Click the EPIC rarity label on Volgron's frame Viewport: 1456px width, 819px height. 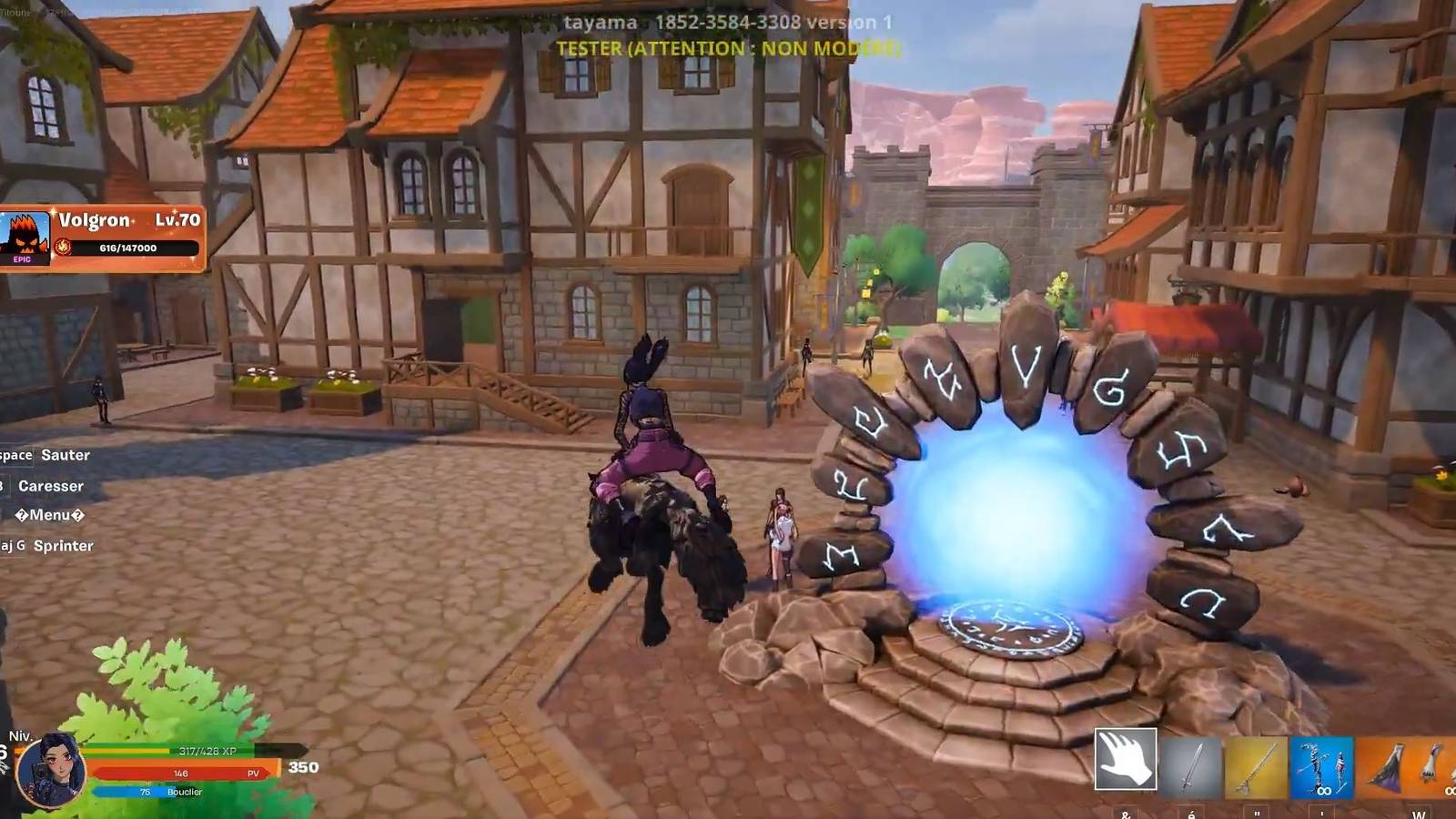pyautogui.click(x=22, y=259)
